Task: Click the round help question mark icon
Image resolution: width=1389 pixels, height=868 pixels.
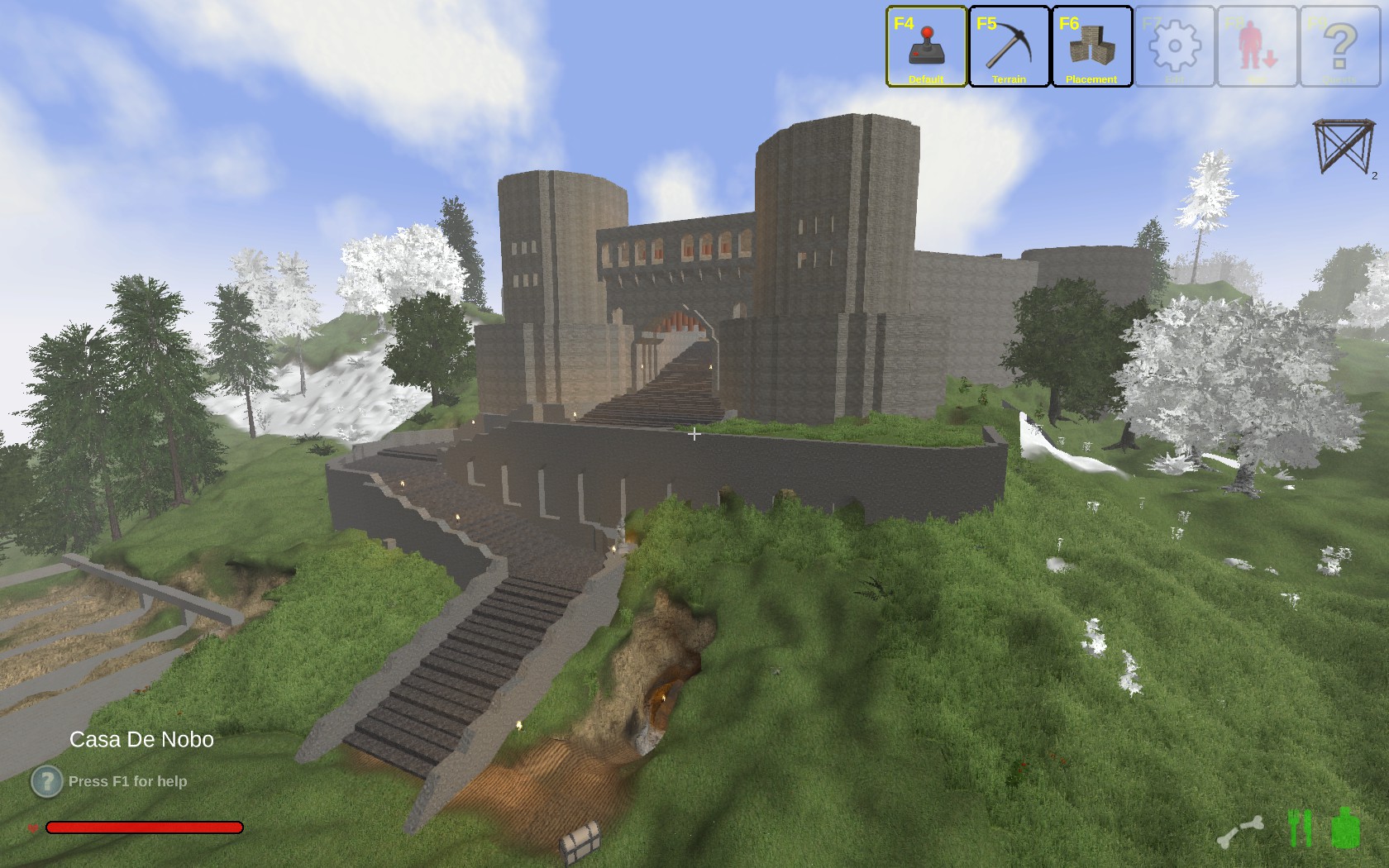Action: click(46, 781)
